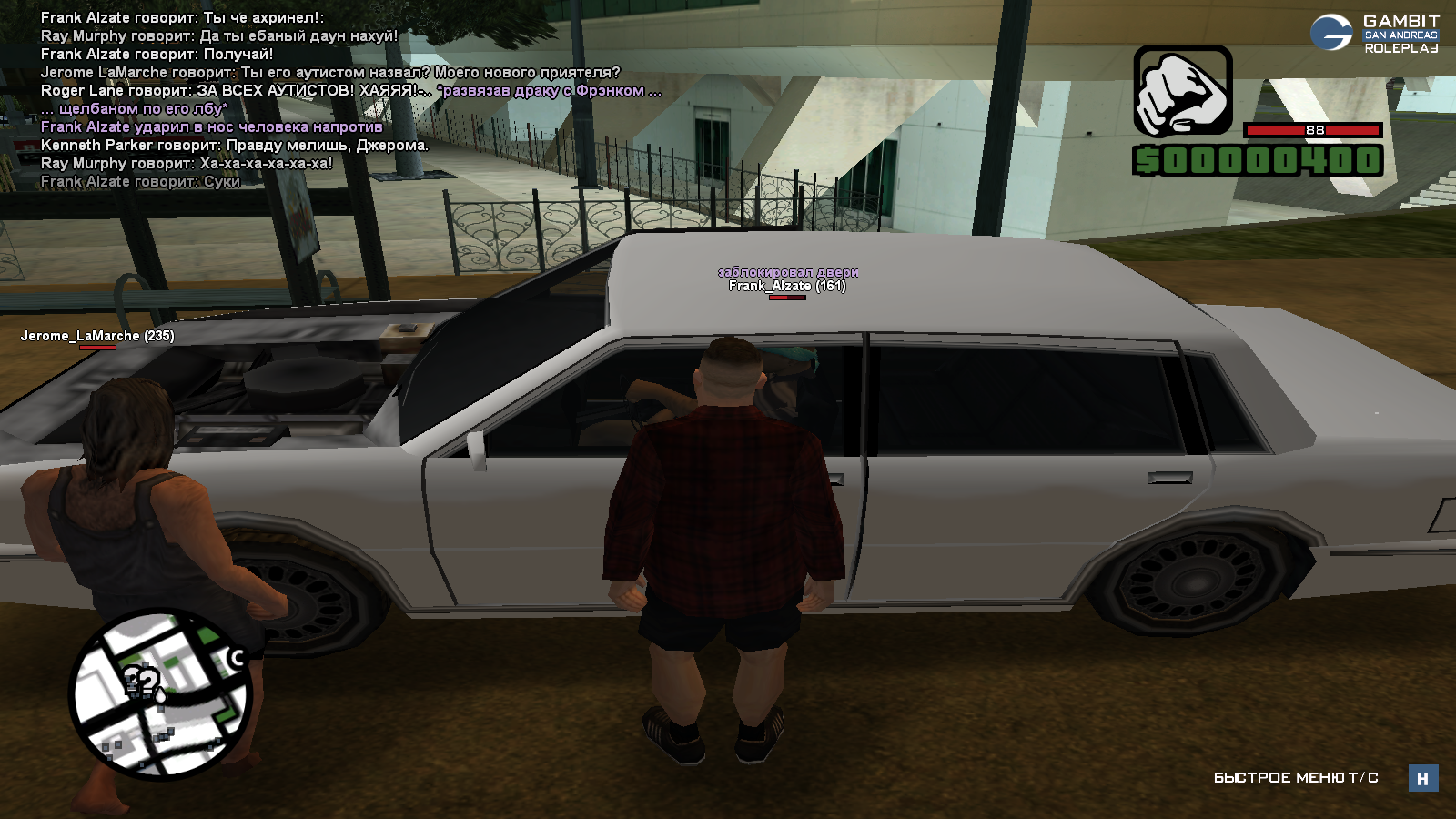Open the quick menu label
Image resolution: width=1456 pixels, height=819 pixels.
(x=1295, y=778)
